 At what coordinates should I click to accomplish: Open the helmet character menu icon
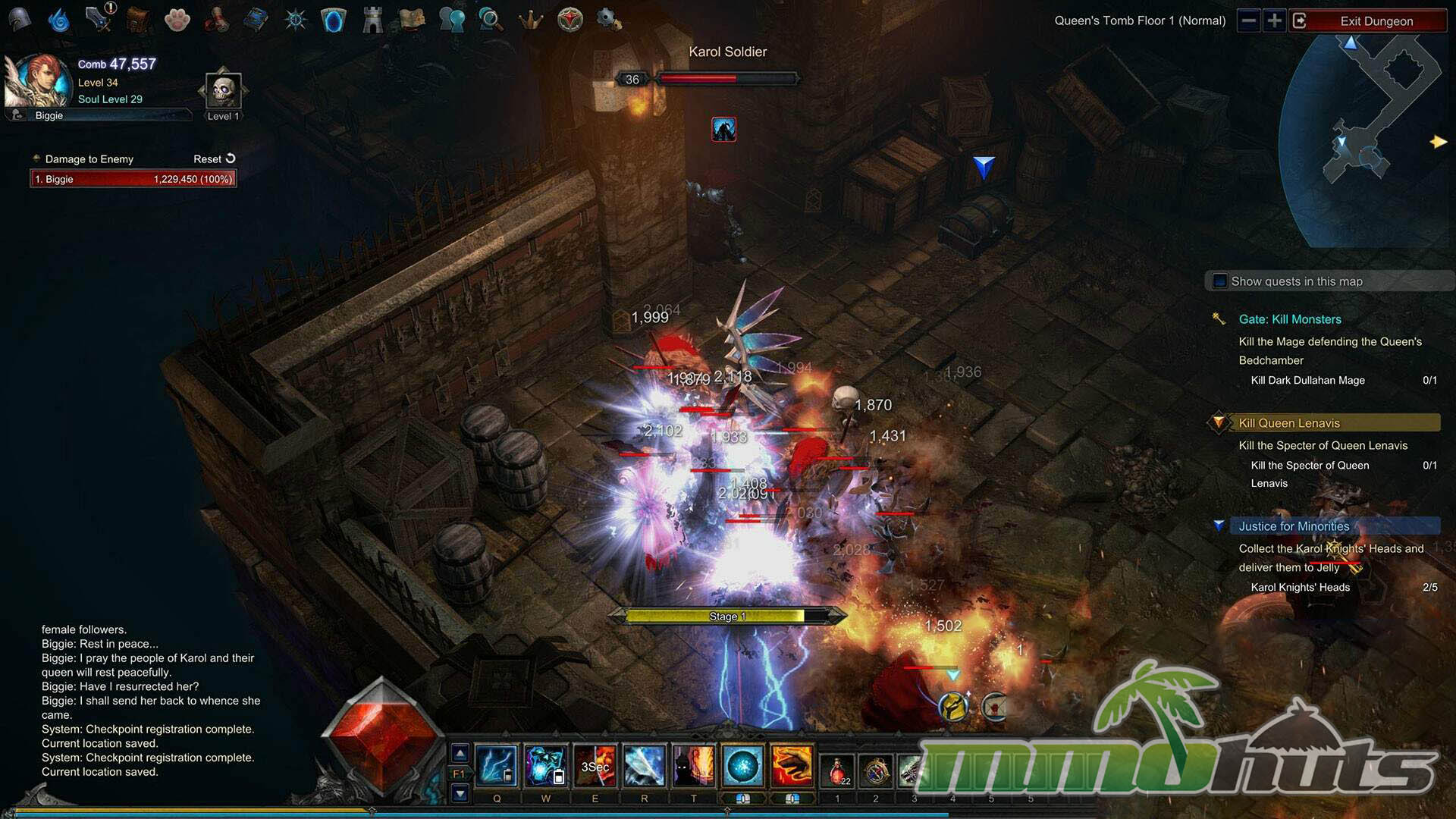[20, 19]
